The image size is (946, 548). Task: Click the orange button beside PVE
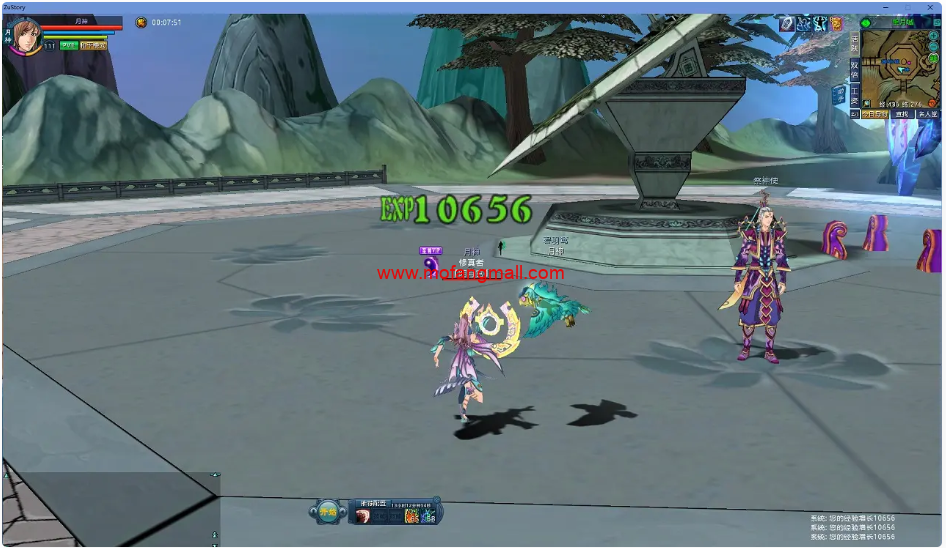click(x=94, y=46)
